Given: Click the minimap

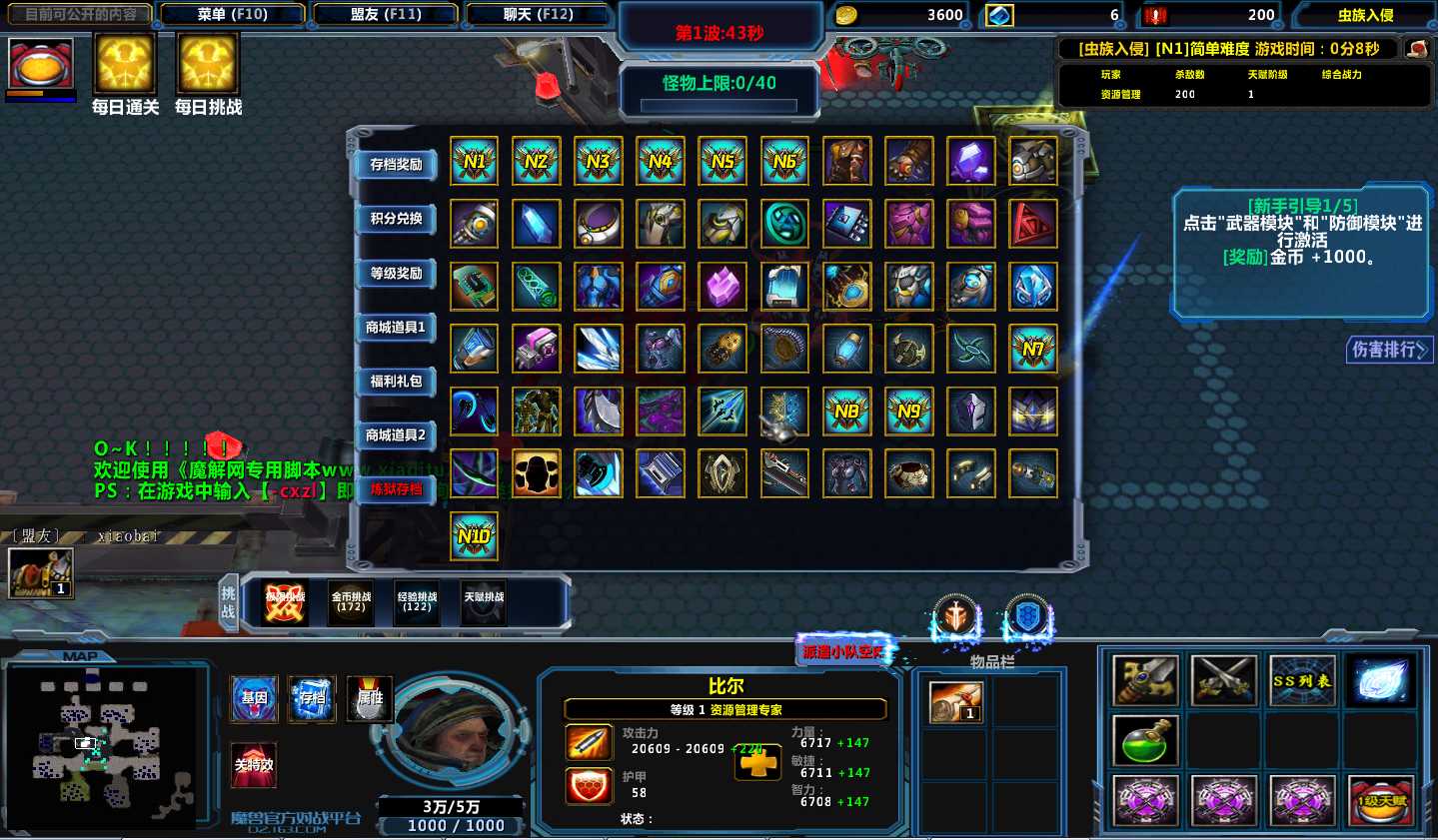Looking at the screenshot, I should pos(100,744).
